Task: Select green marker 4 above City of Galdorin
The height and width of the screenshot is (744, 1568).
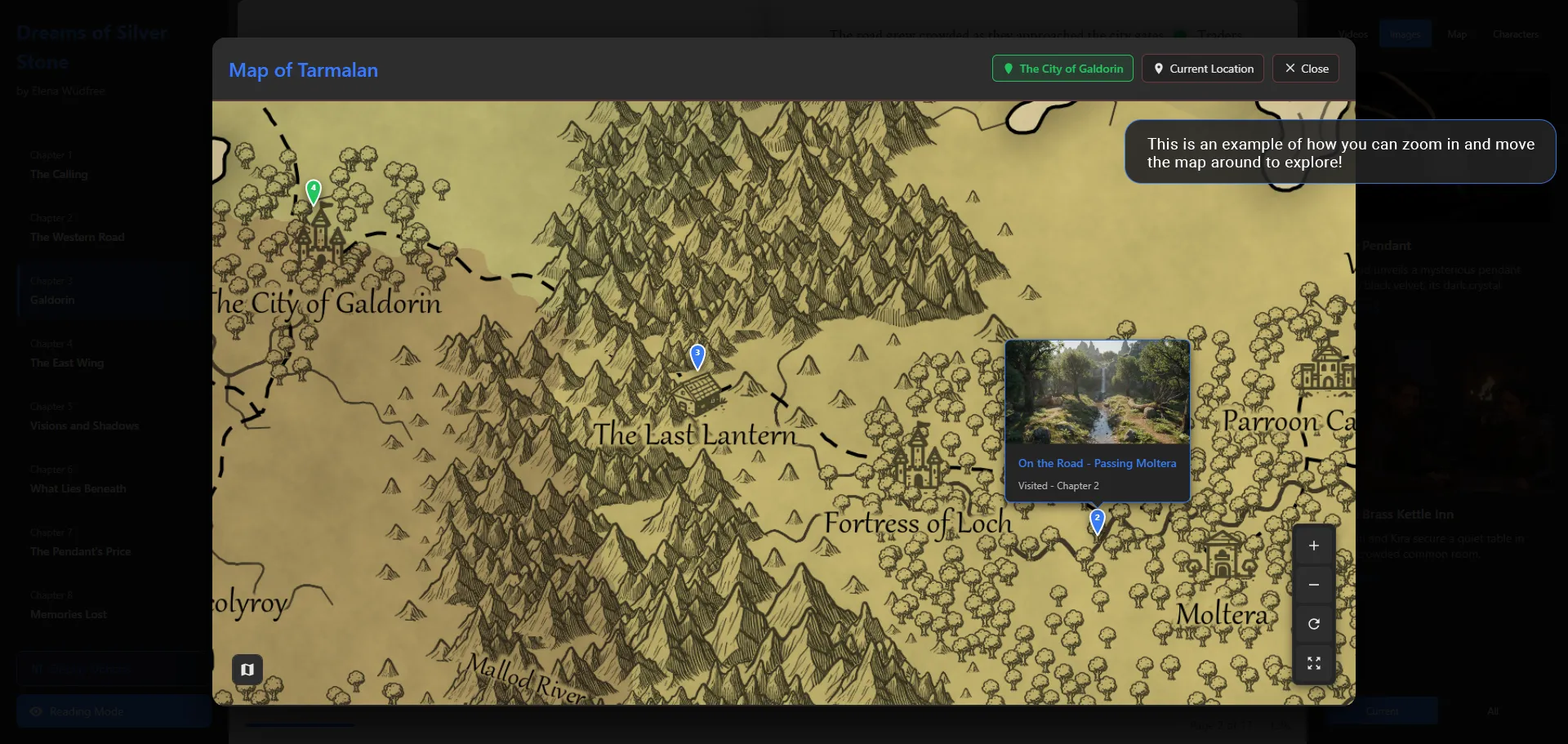Action: (x=314, y=190)
